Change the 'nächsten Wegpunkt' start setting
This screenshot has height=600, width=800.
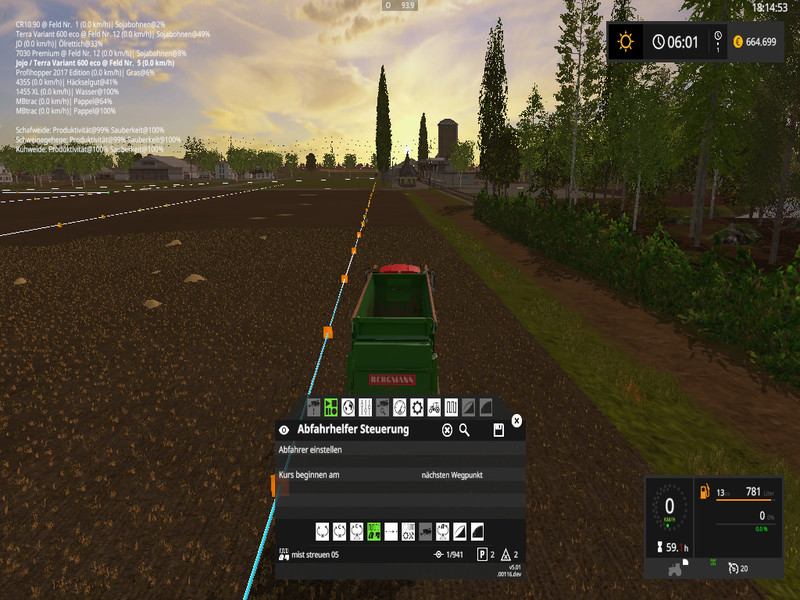pos(452,475)
